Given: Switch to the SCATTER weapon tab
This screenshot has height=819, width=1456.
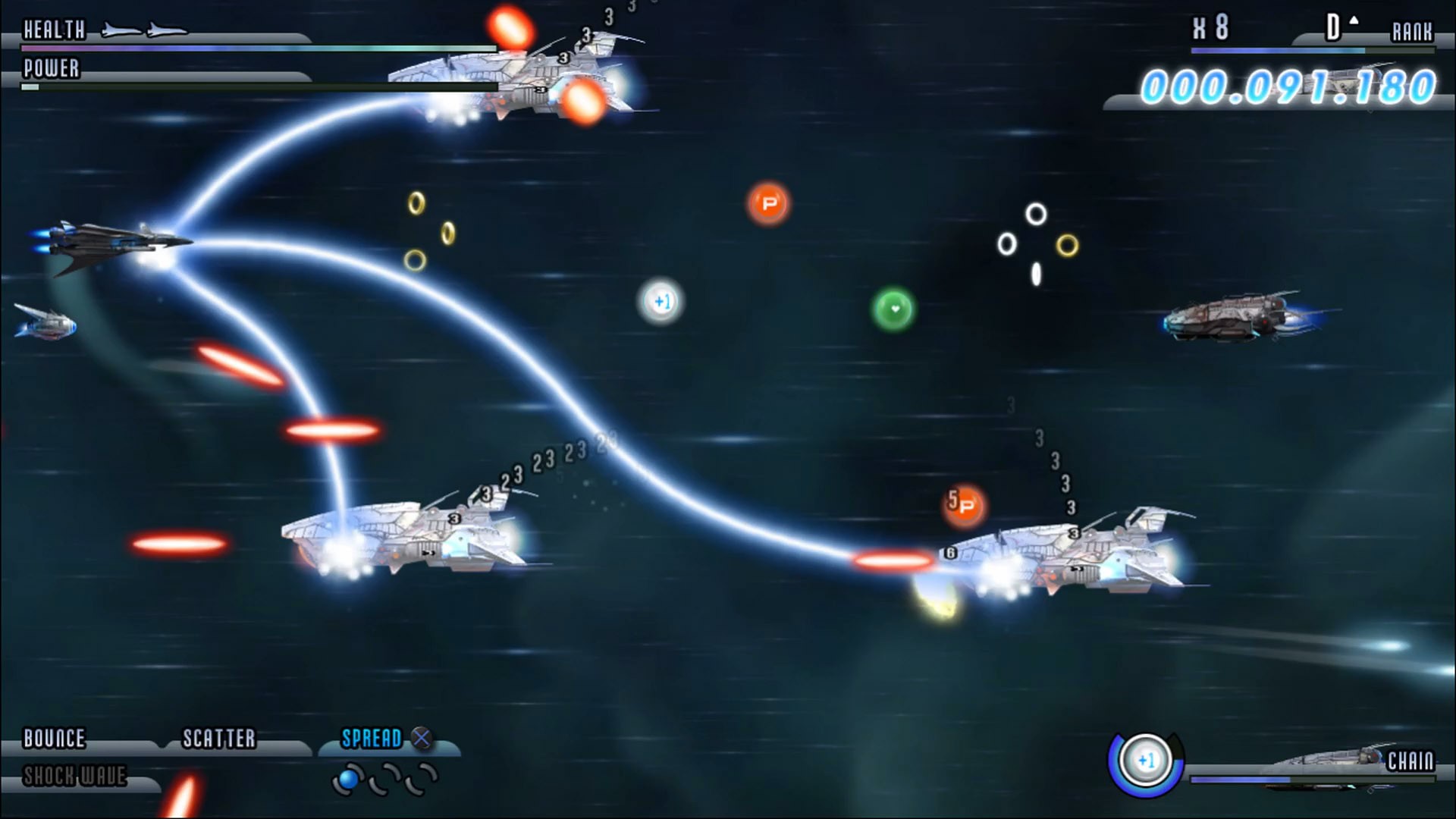Looking at the screenshot, I should [218, 736].
